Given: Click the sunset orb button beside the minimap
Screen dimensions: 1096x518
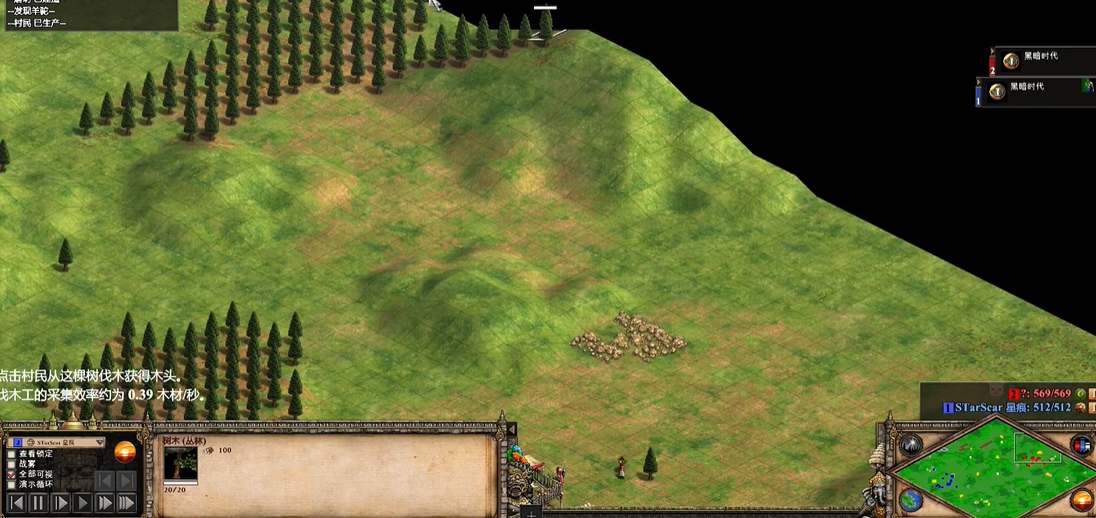Looking at the screenshot, I should coord(1081,500).
